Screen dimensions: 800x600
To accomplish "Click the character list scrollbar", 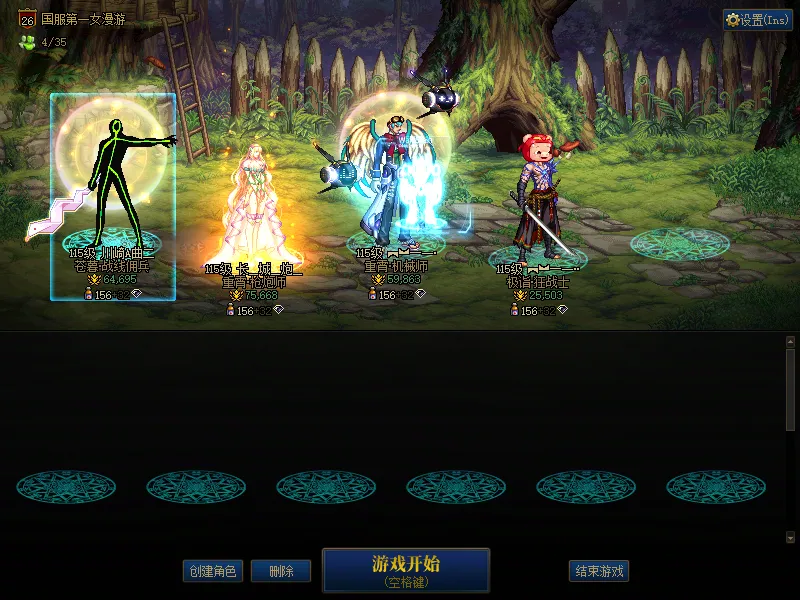I will click(x=791, y=390).
